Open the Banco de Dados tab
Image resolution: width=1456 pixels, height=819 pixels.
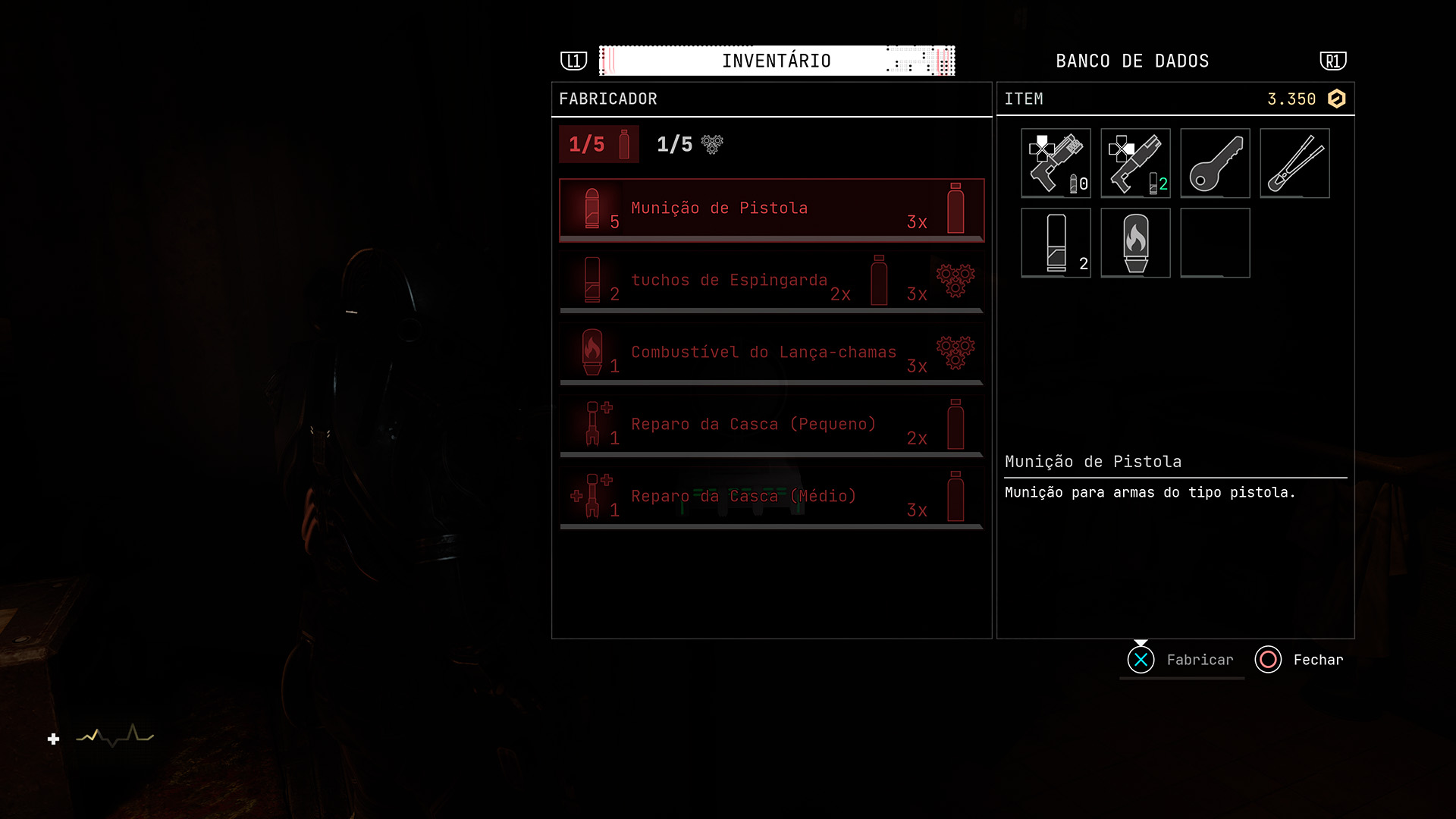1131,61
